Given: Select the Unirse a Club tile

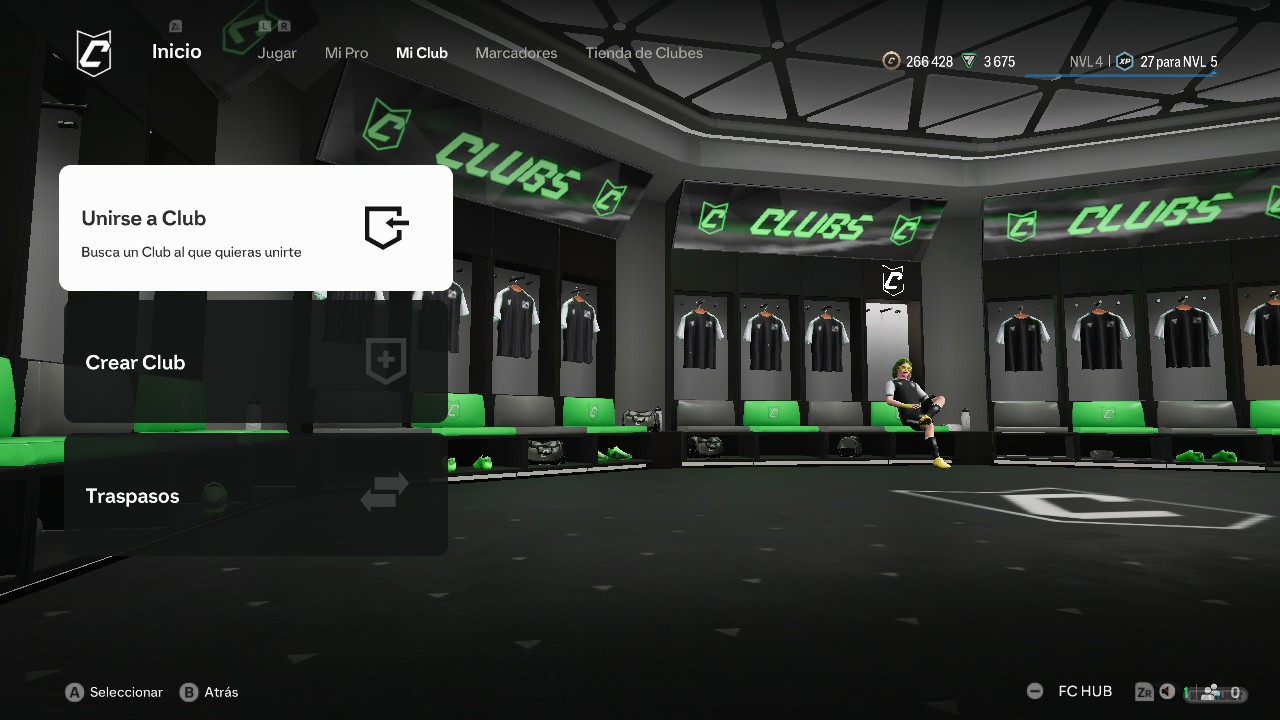Looking at the screenshot, I should click(x=255, y=228).
